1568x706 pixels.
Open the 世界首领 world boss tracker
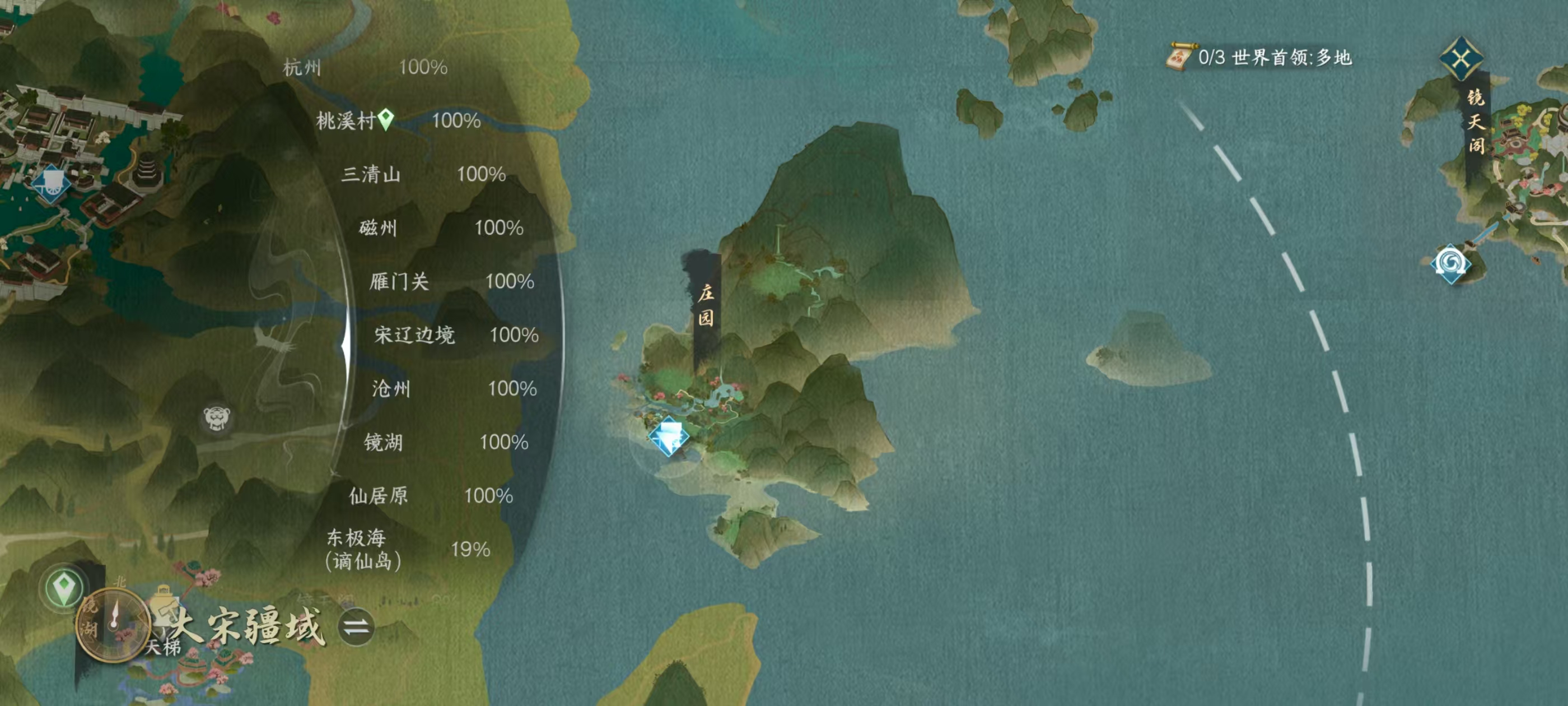pos(1260,58)
